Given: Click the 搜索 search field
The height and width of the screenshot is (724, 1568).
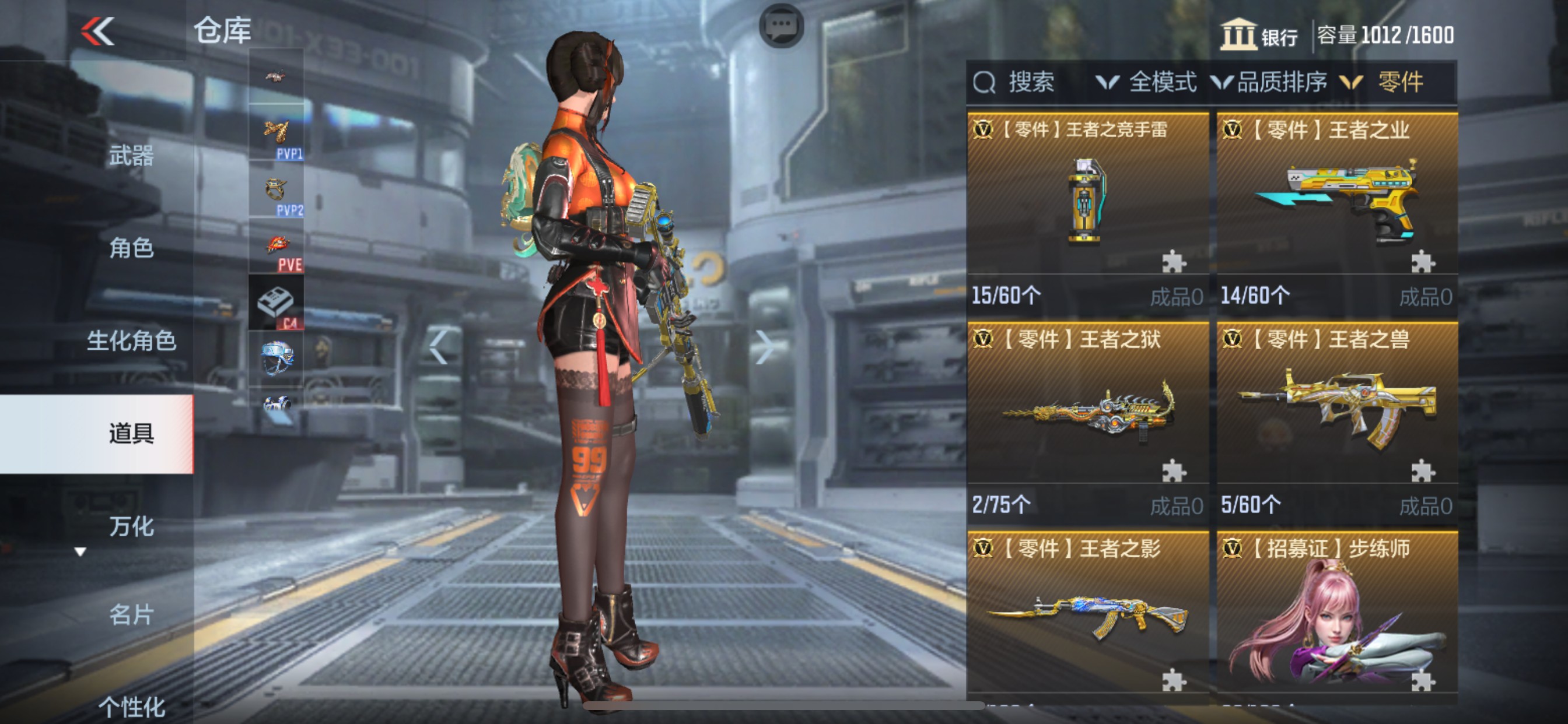Looking at the screenshot, I should tap(1028, 82).
